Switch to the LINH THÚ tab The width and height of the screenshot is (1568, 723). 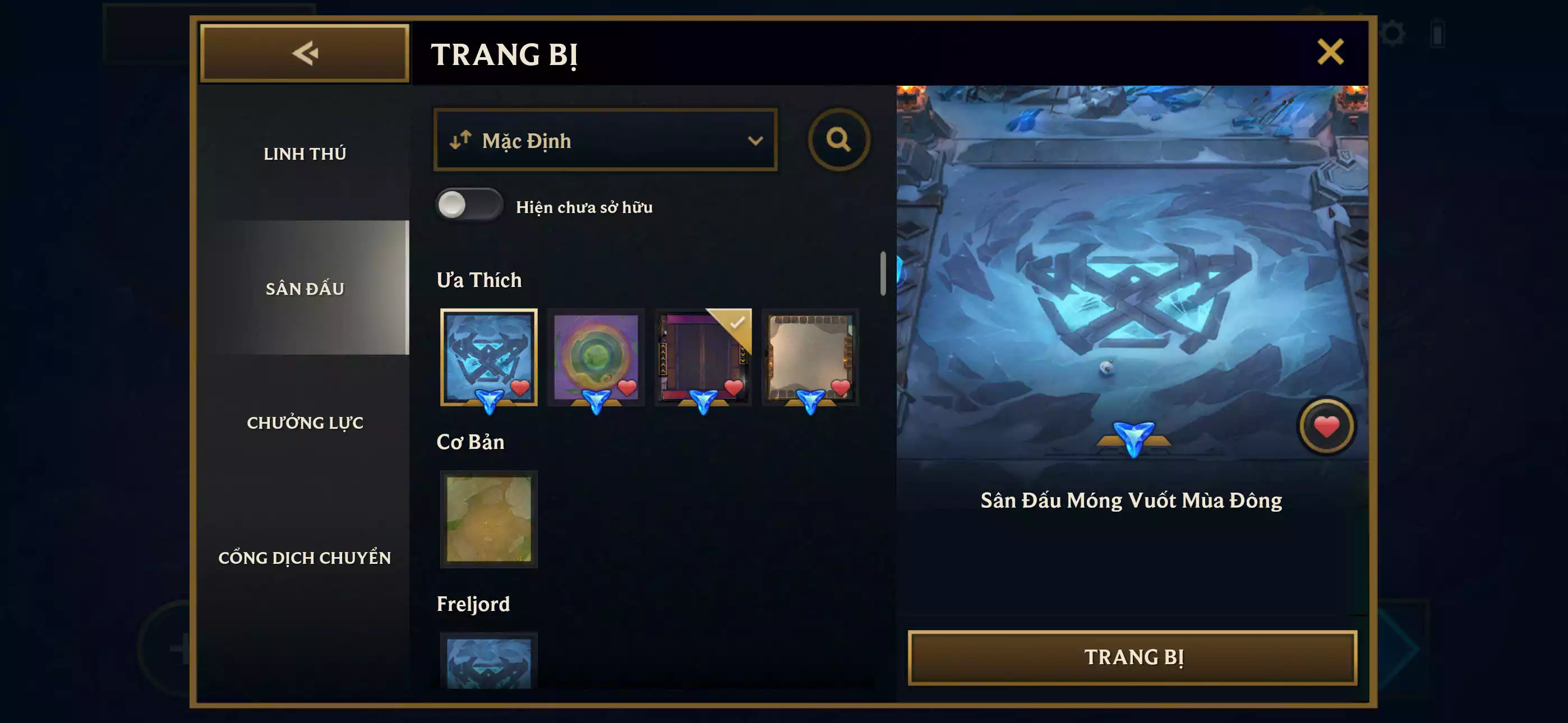coord(306,154)
